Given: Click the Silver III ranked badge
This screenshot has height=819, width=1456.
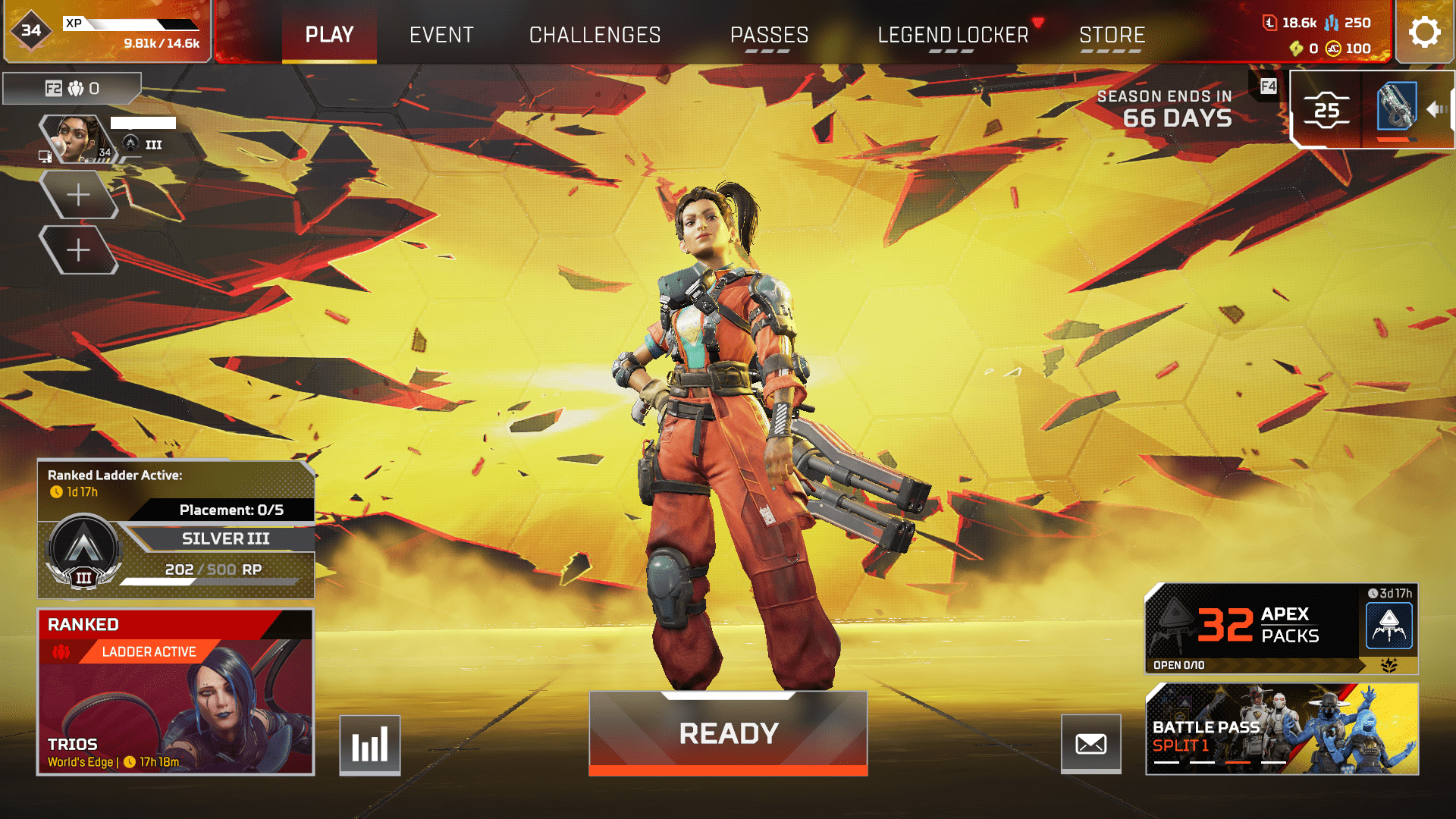Looking at the screenshot, I should [83, 551].
